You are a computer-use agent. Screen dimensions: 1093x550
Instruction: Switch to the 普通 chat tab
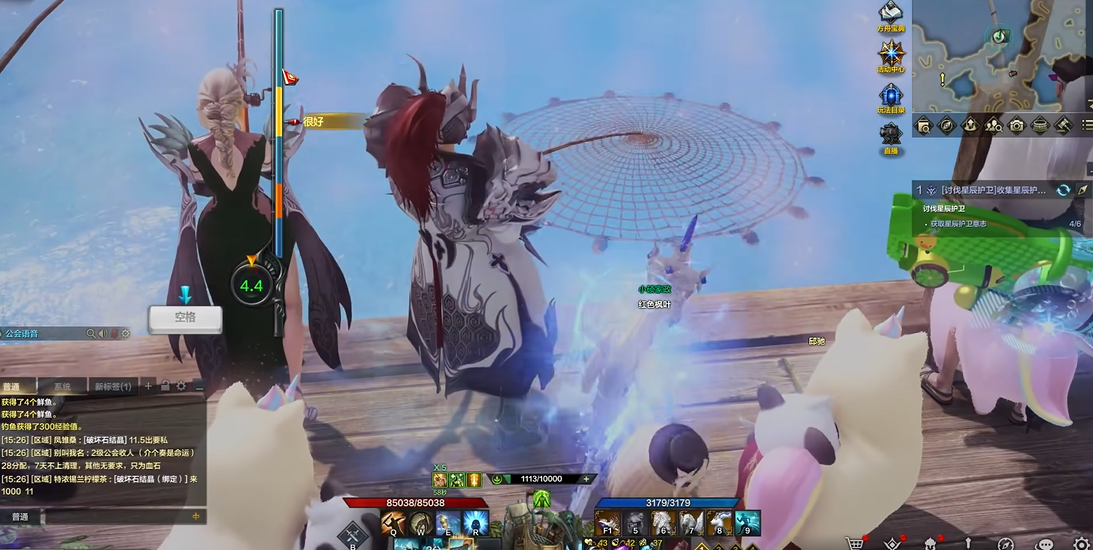click(x=12, y=386)
